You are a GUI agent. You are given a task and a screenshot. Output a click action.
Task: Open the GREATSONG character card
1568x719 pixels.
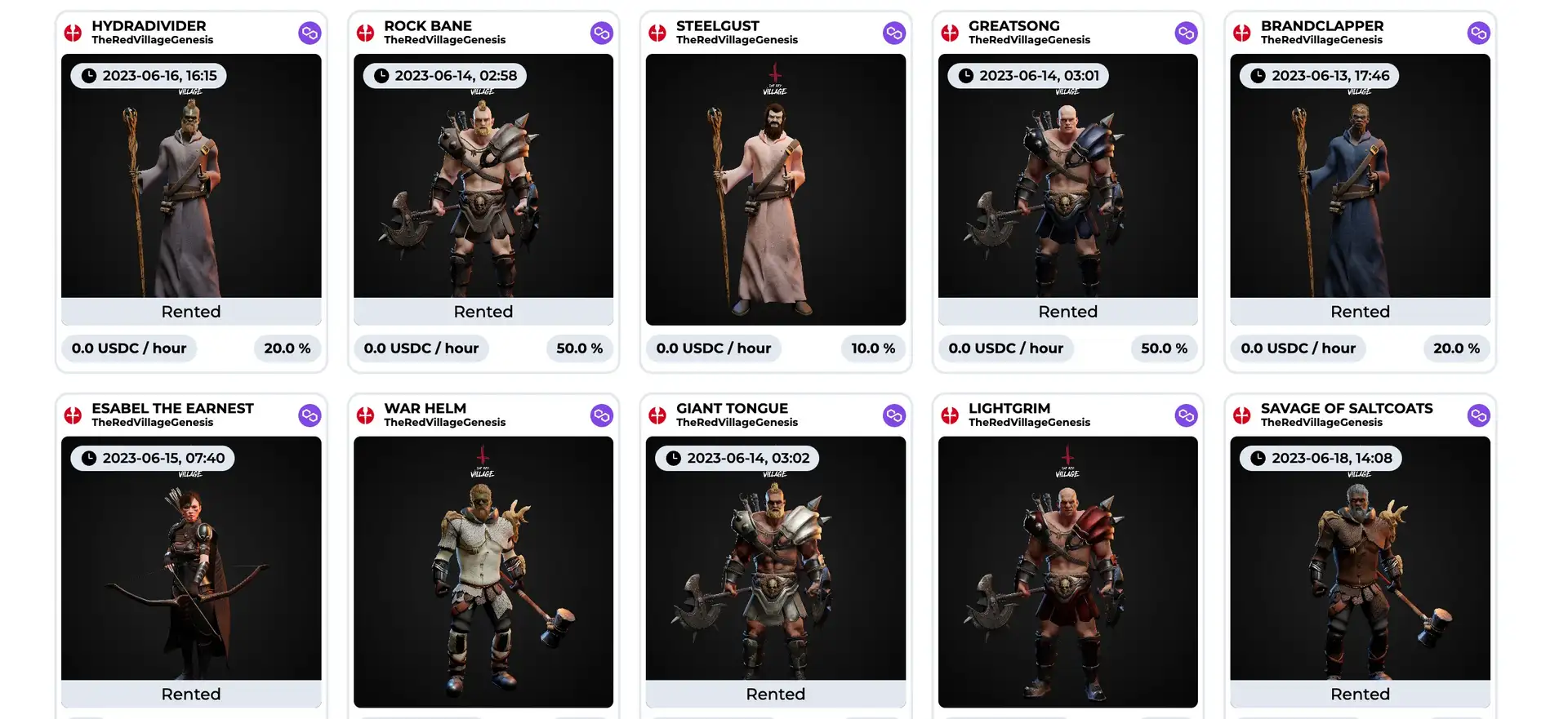click(x=1067, y=188)
